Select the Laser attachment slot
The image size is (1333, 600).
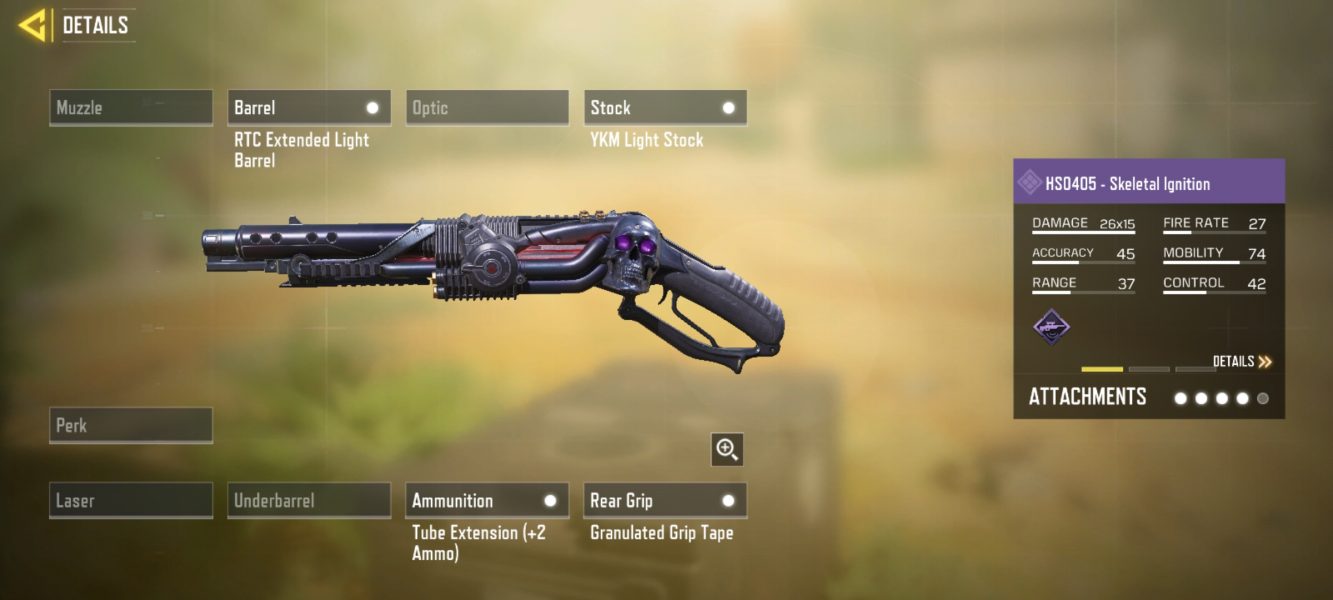tap(131, 500)
